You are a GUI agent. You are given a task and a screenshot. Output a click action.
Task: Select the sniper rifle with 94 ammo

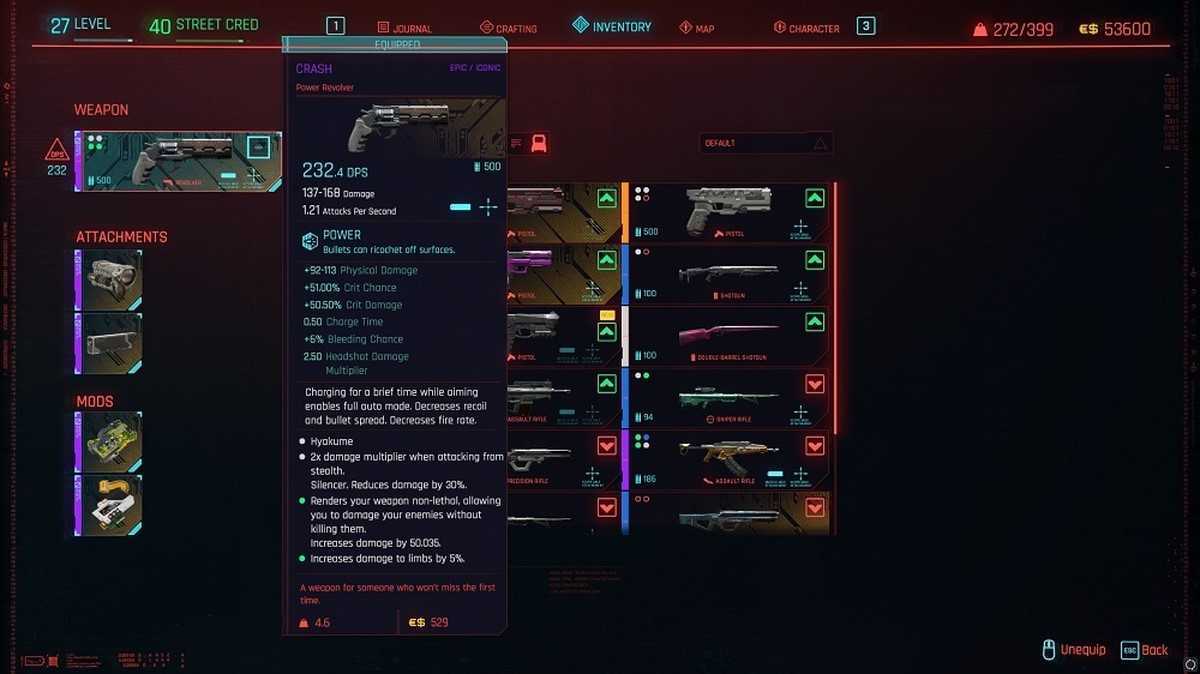728,398
